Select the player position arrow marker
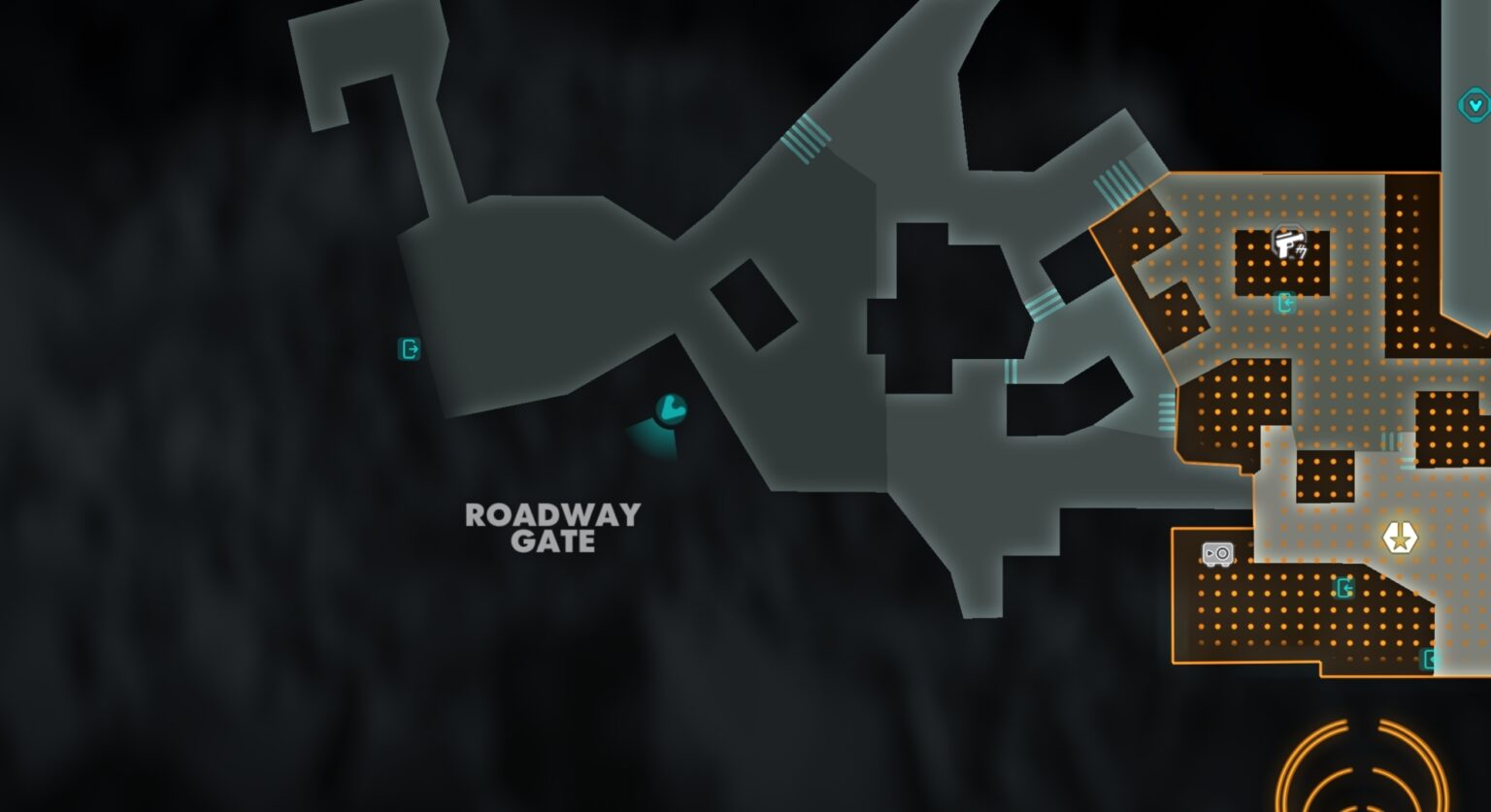Screen dimensions: 1491x812 coord(670,409)
